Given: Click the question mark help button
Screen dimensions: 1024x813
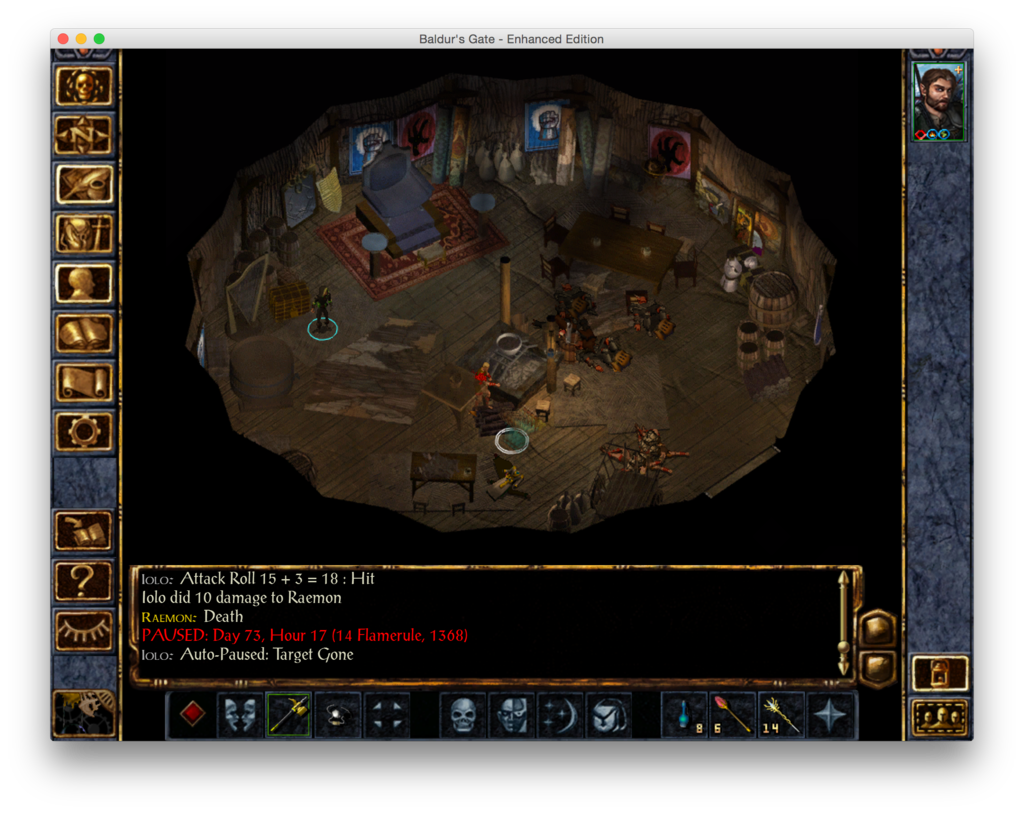Looking at the screenshot, I should (84, 580).
